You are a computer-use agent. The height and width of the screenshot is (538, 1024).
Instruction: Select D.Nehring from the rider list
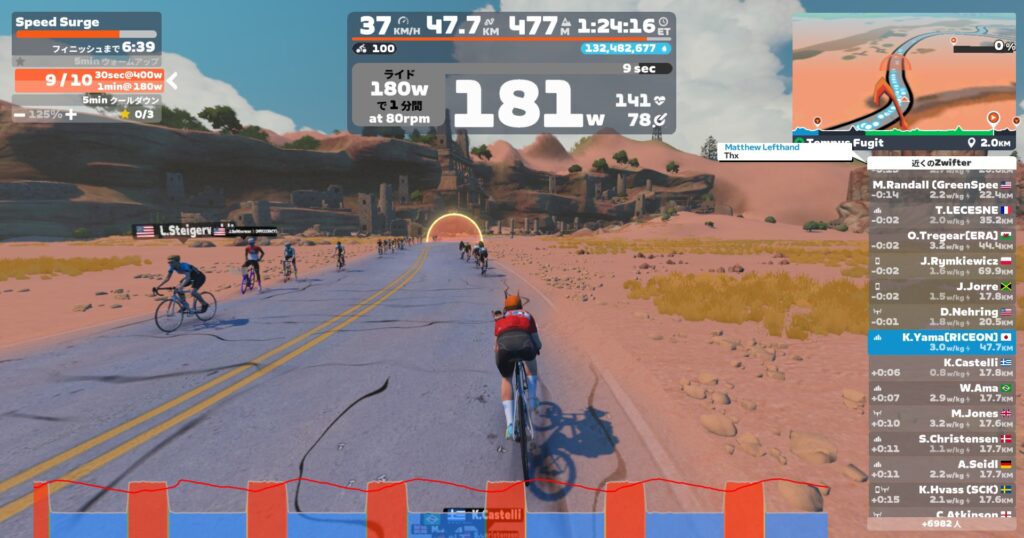(942, 317)
